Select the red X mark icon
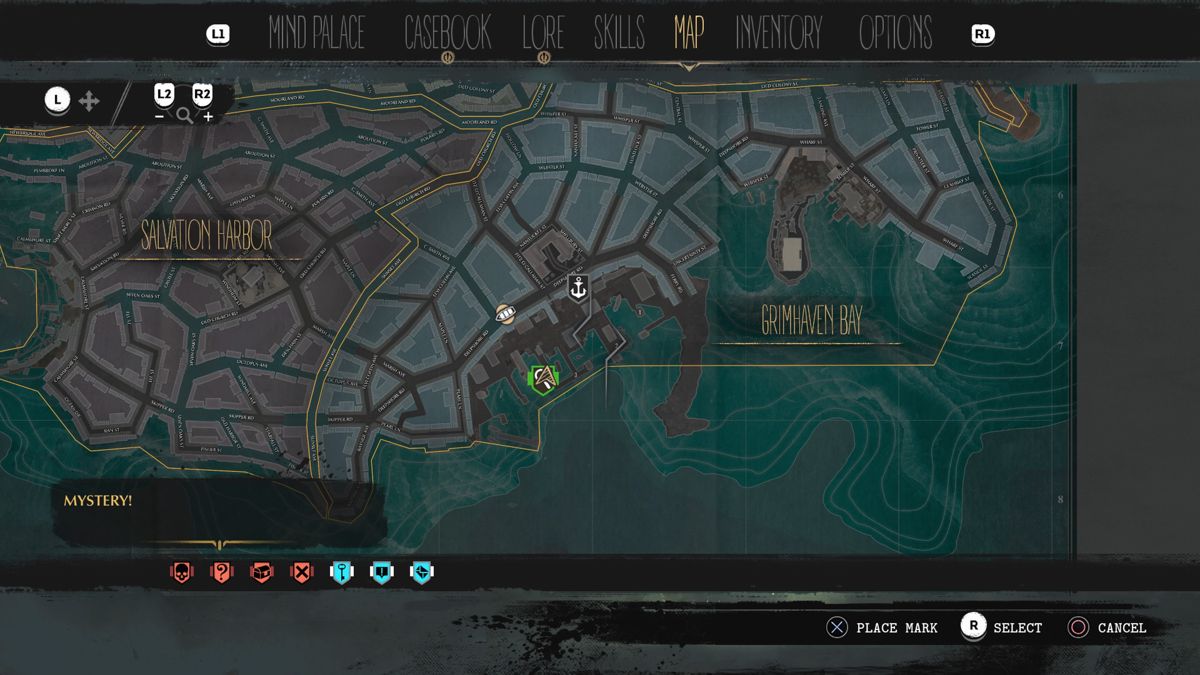The height and width of the screenshot is (675, 1200). 301,573
